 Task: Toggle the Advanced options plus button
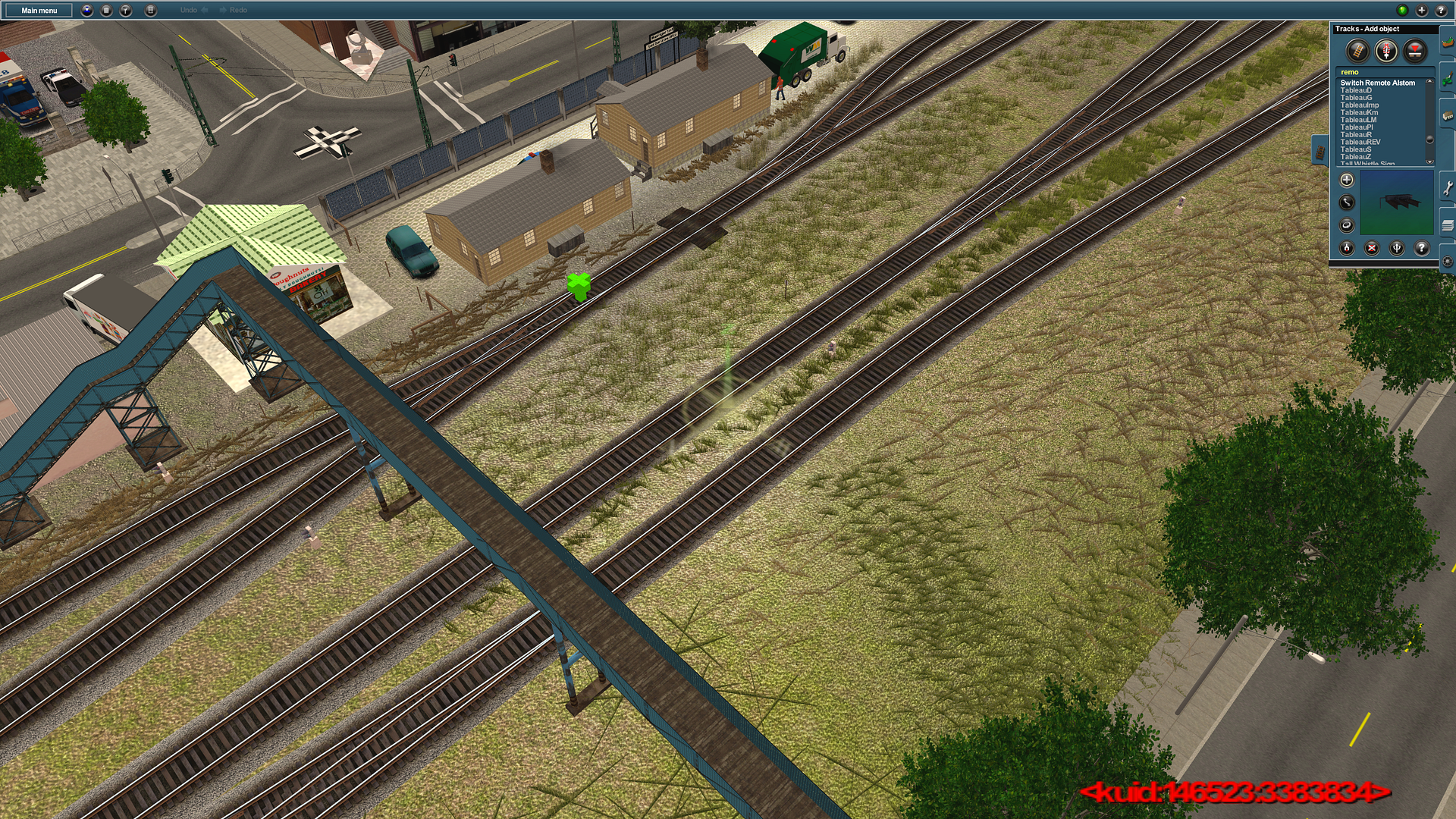tap(1347, 179)
